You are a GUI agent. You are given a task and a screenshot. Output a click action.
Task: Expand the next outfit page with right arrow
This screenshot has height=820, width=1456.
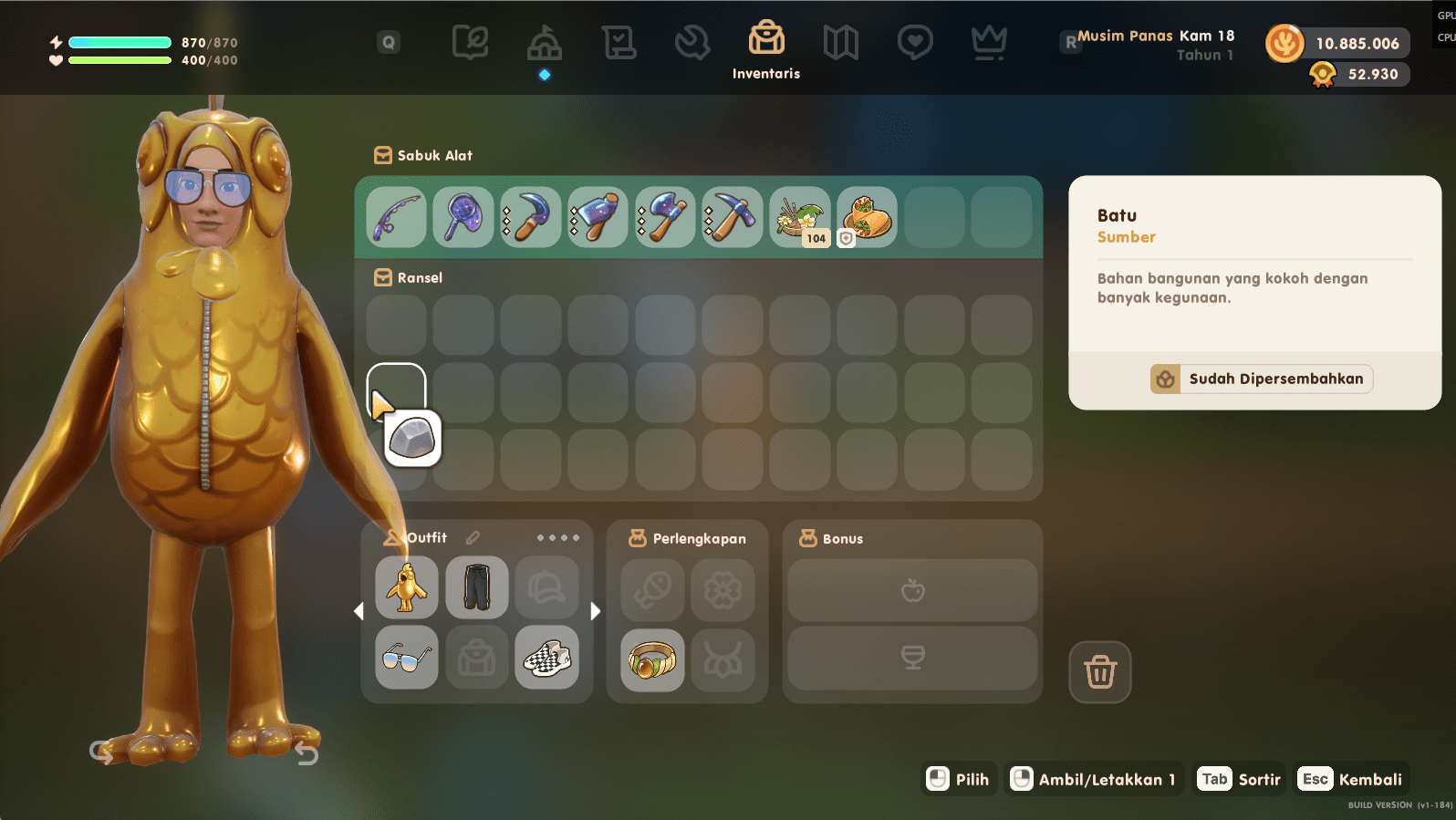tap(596, 612)
